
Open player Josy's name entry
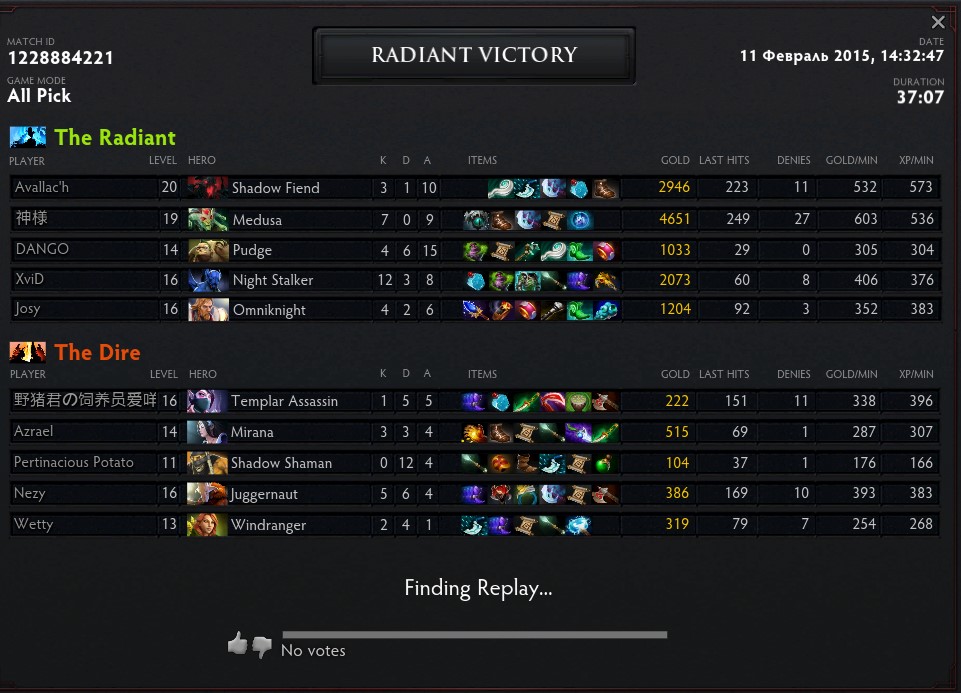28,310
